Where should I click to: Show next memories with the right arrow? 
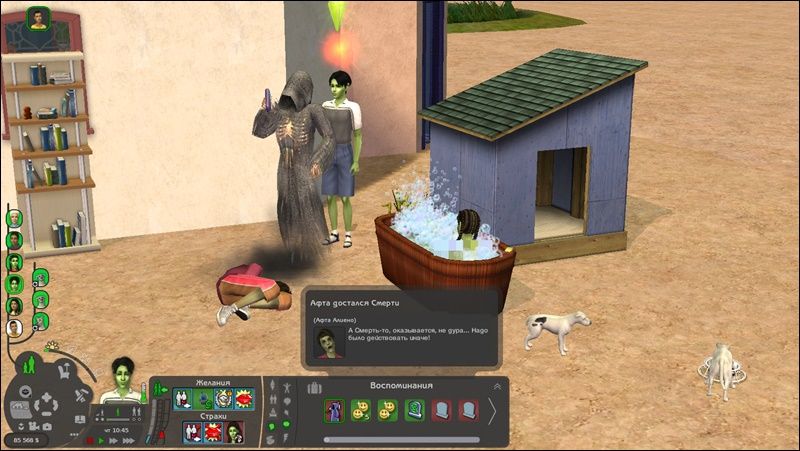point(492,411)
